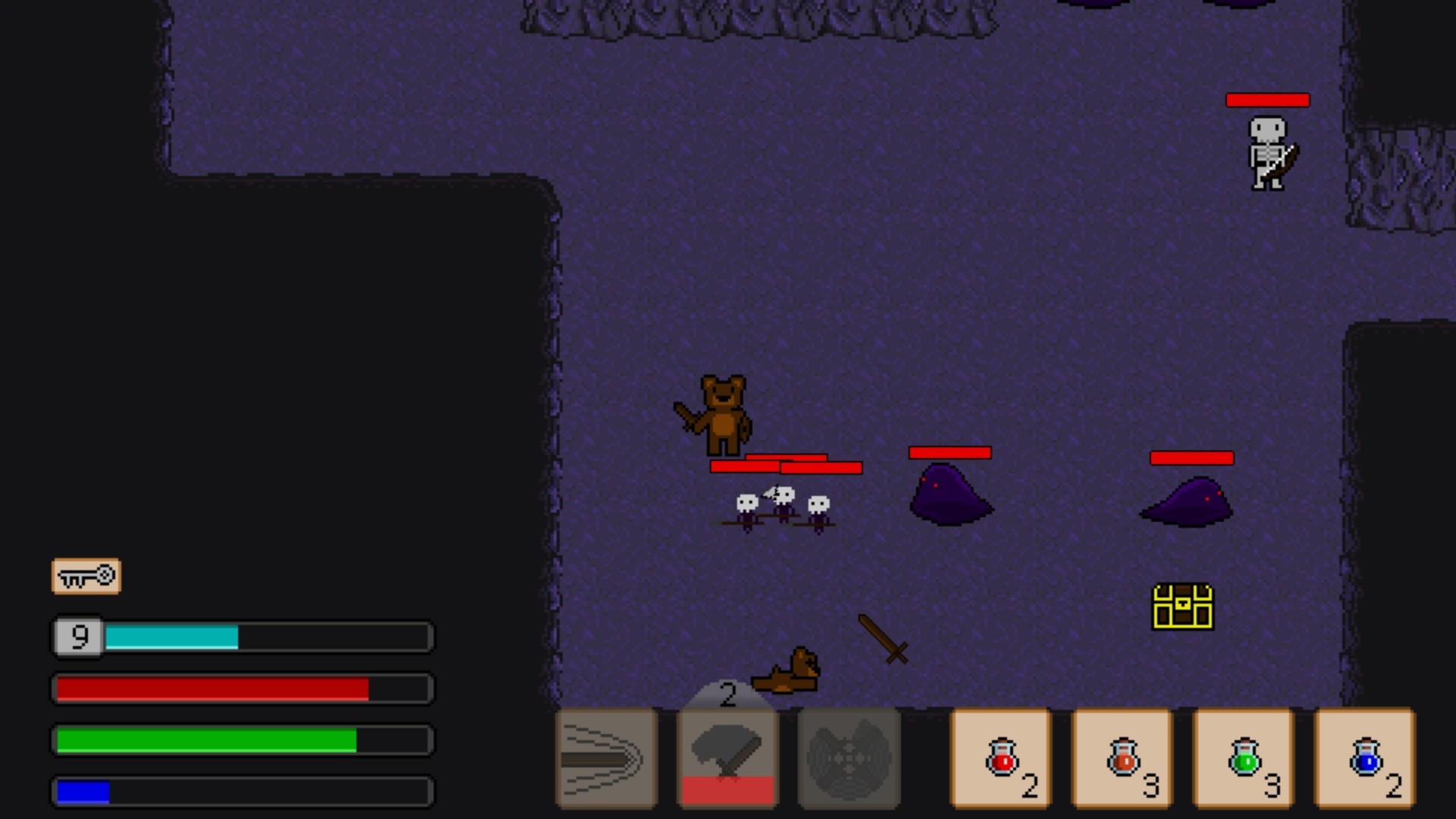Select the key item in the inventory slot
1456x819 pixels.
86,576
